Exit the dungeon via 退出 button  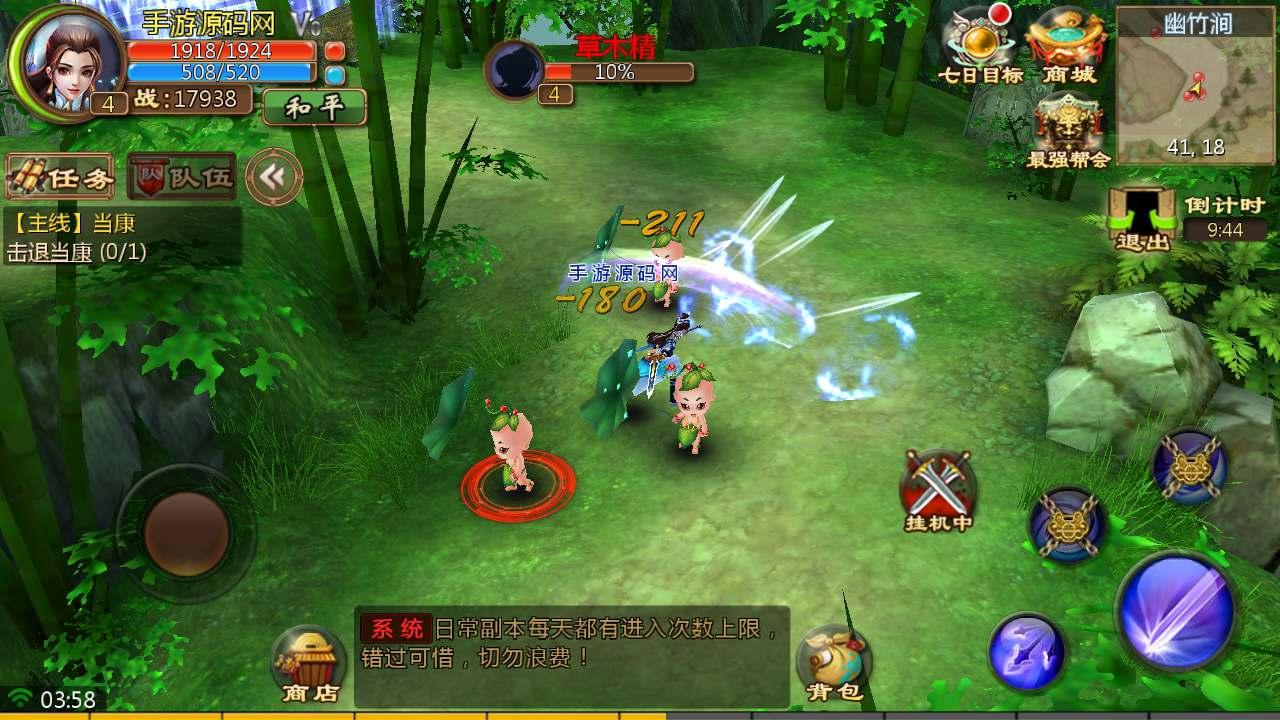1143,218
